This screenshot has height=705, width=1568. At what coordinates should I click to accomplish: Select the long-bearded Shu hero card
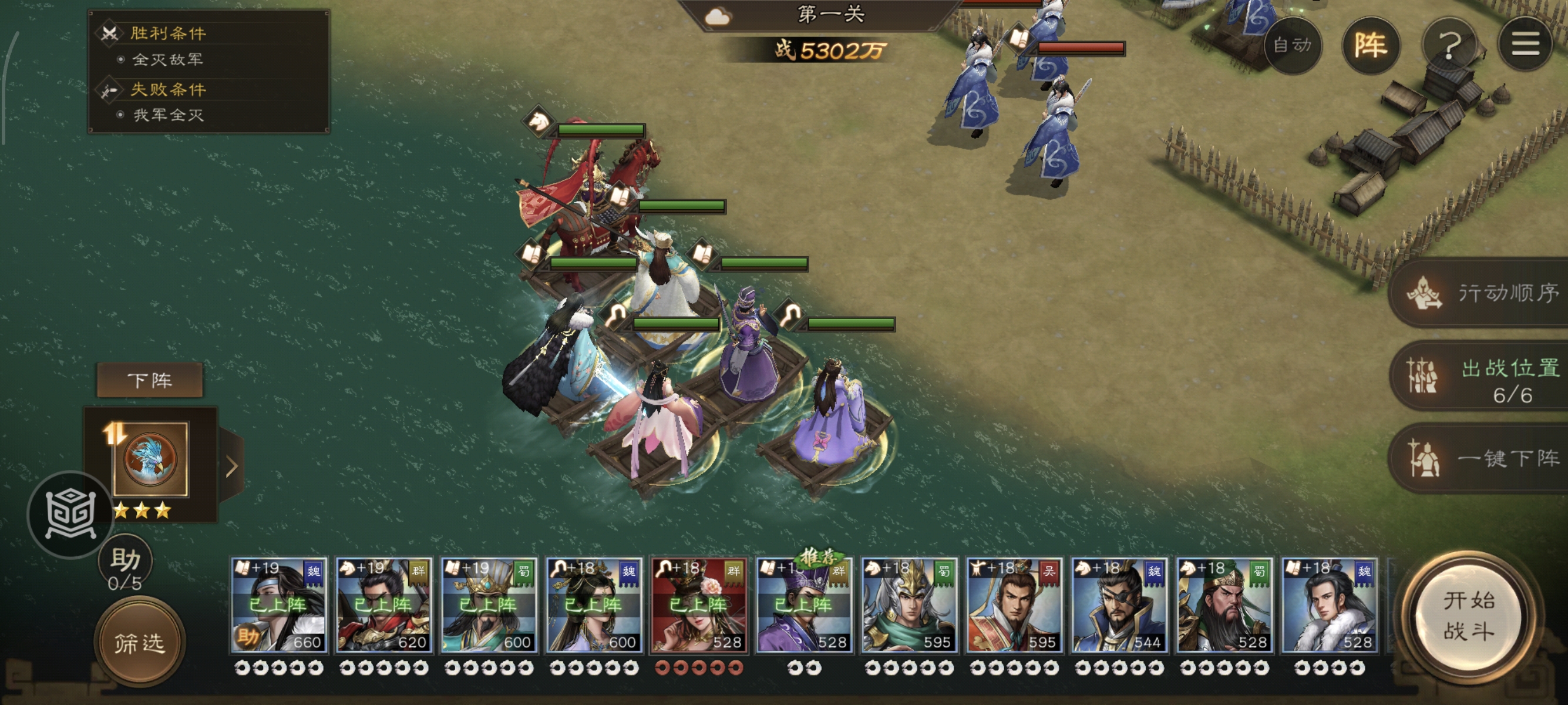1224,606
